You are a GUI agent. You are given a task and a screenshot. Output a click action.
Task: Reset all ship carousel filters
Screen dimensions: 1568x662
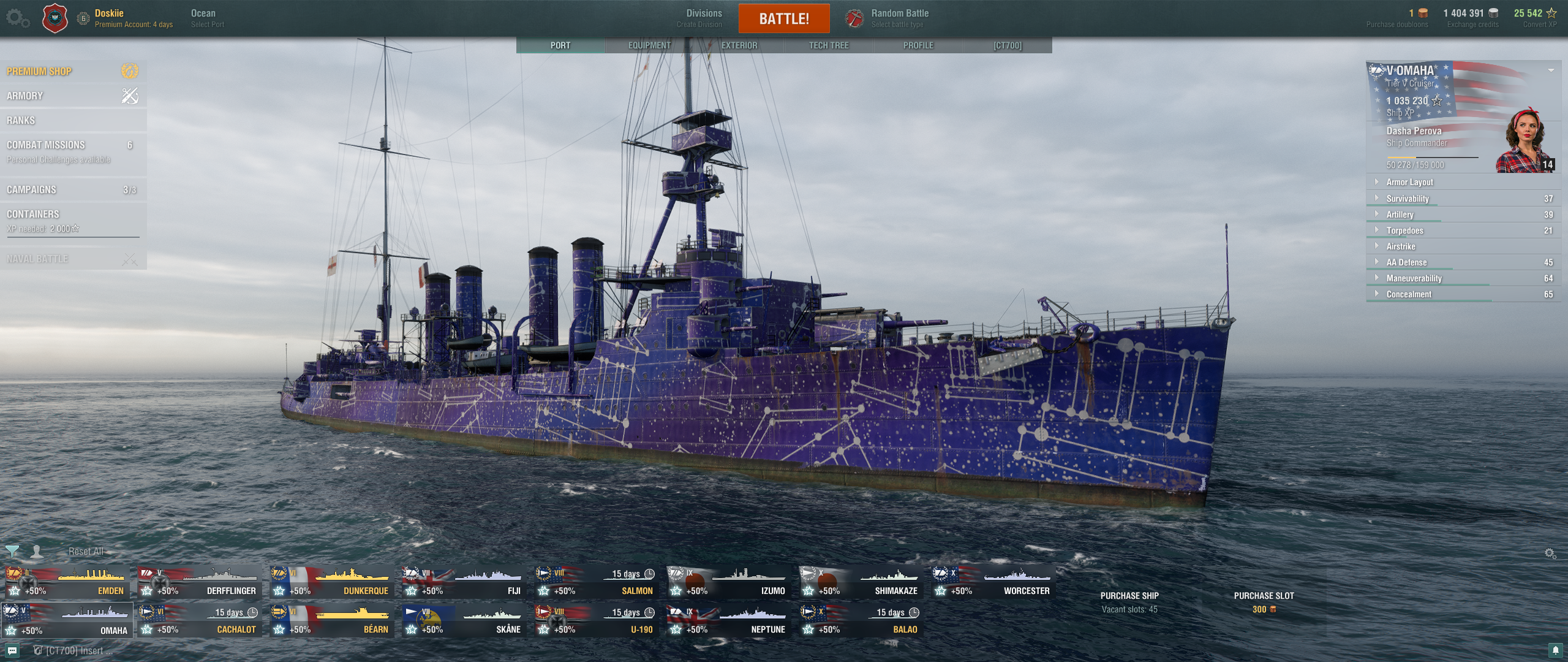point(86,552)
